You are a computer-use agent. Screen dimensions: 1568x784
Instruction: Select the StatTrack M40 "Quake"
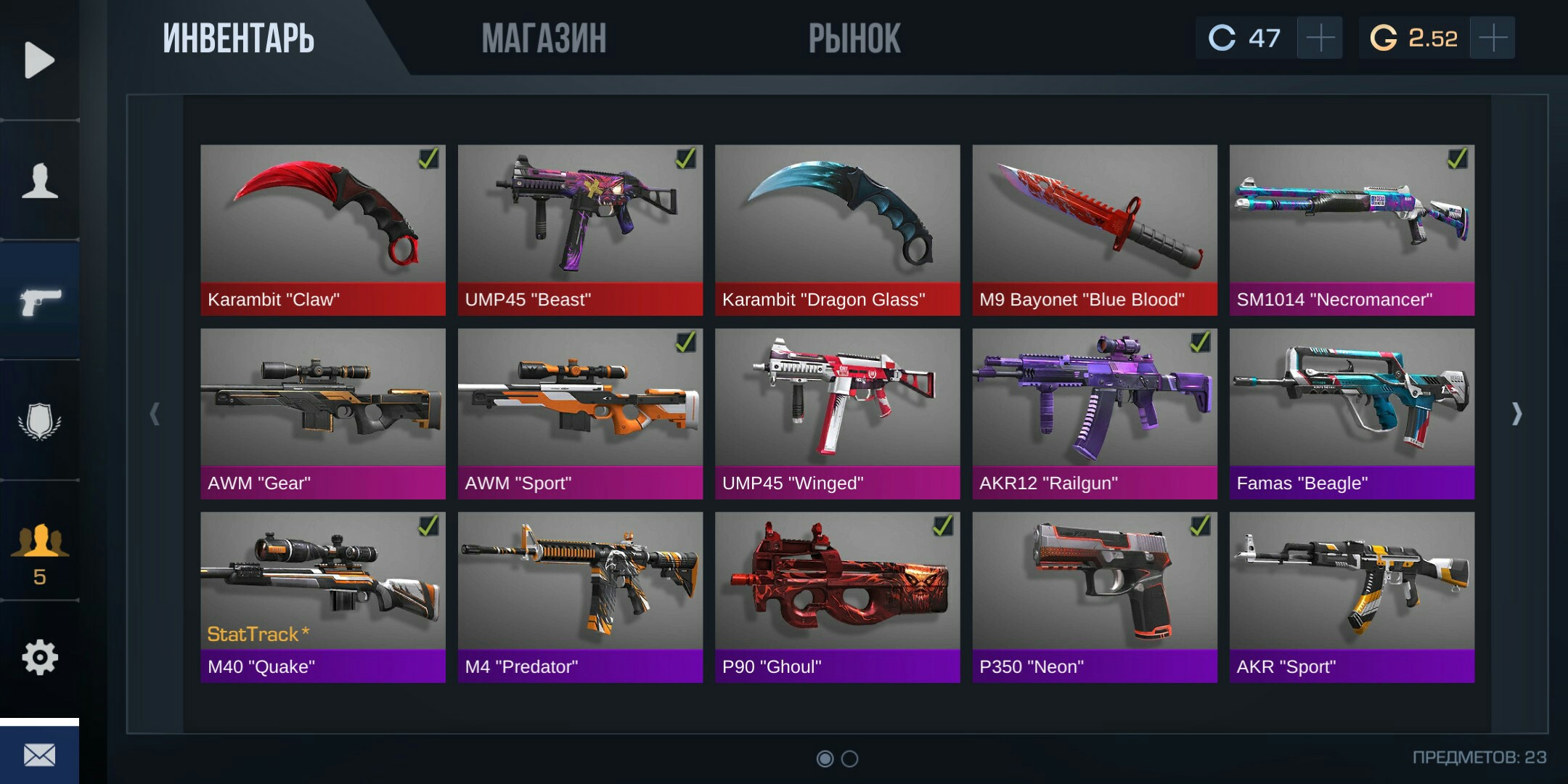(x=323, y=597)
